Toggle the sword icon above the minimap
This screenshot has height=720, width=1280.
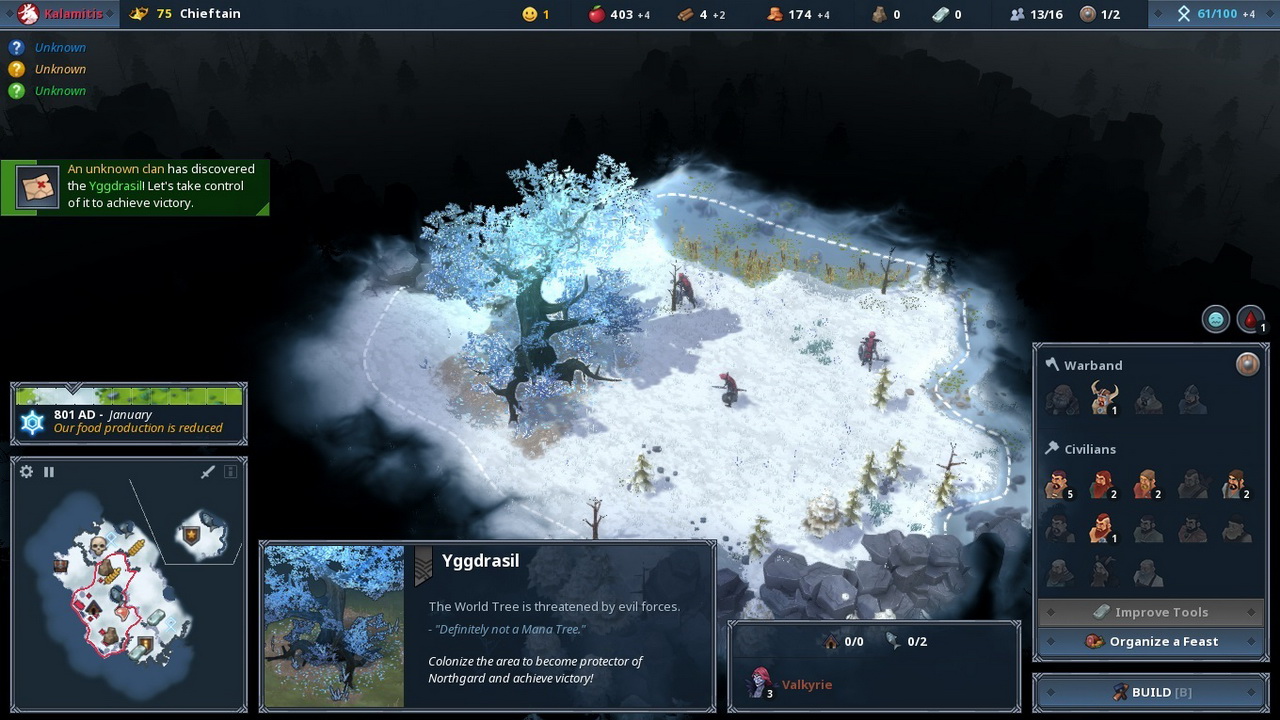click(x=208, y=472)
